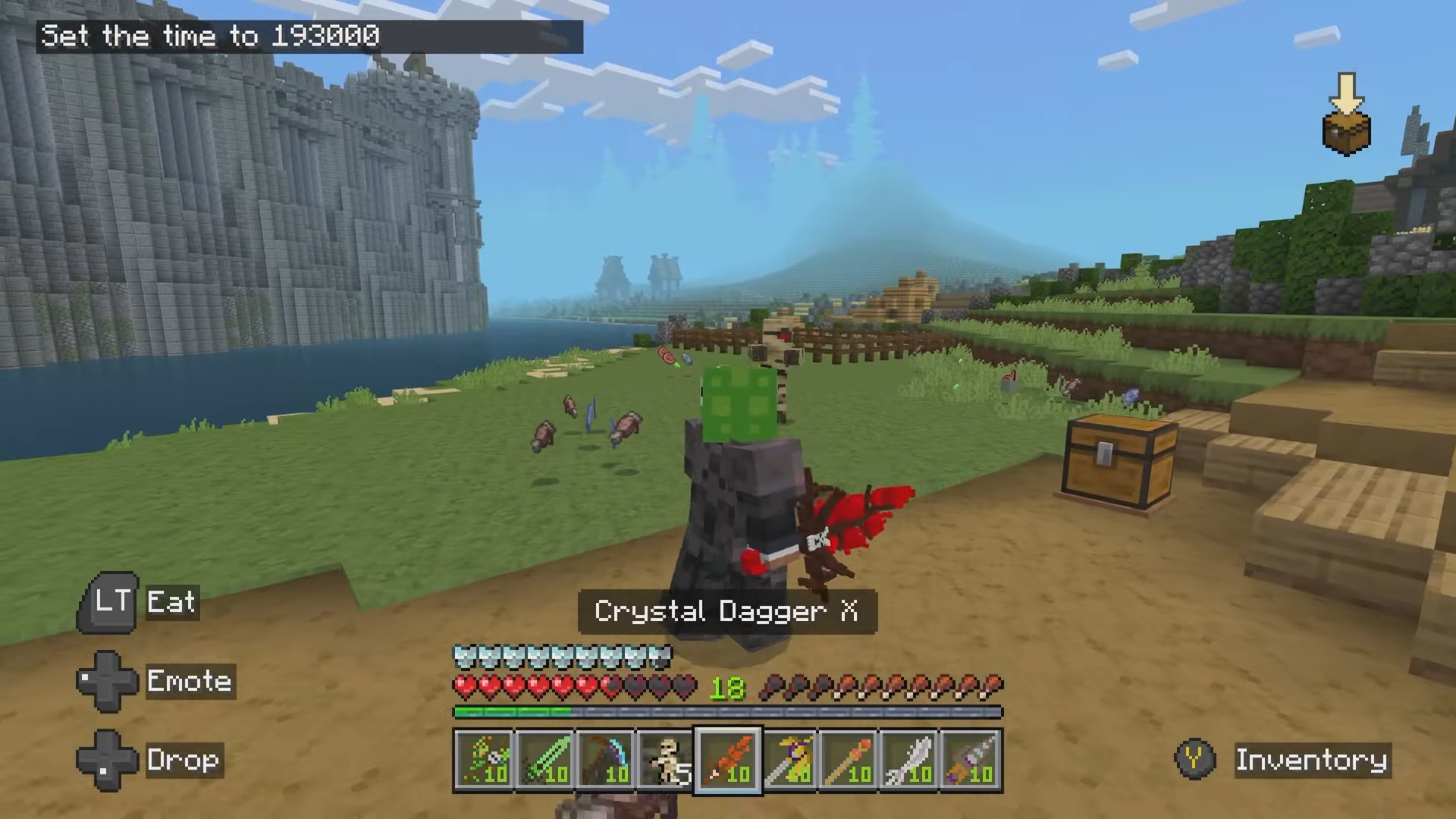Choose the bow with blue blade slot
Image resolution: width=1456 pixels, height=819 pixels.
click(606, 760)
